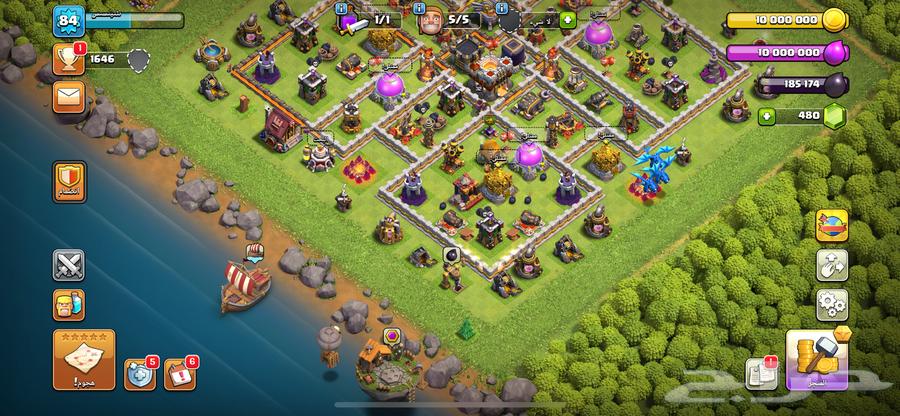The width and height of the screenshot is (900, 416).
Task: Open the barbarian army overview button
Action: (x=69, y=304)
